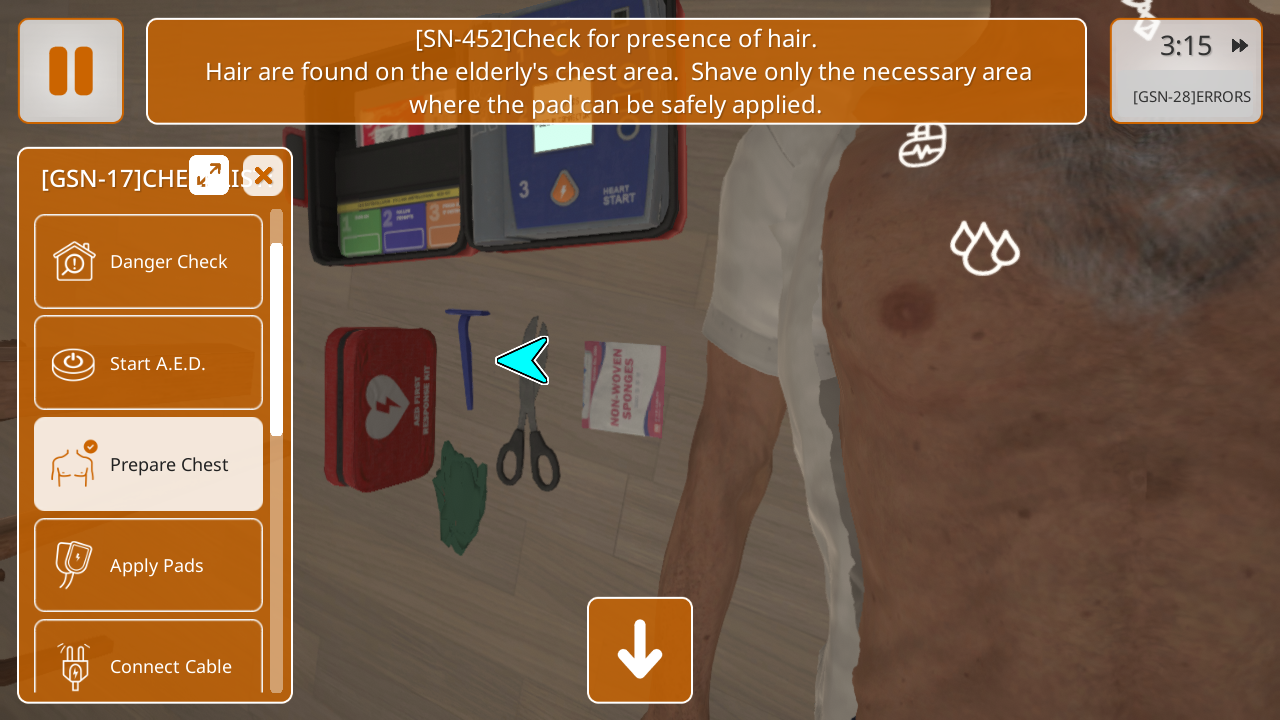Click the down arrow button

pyautogui.click(x=640, y=650)
